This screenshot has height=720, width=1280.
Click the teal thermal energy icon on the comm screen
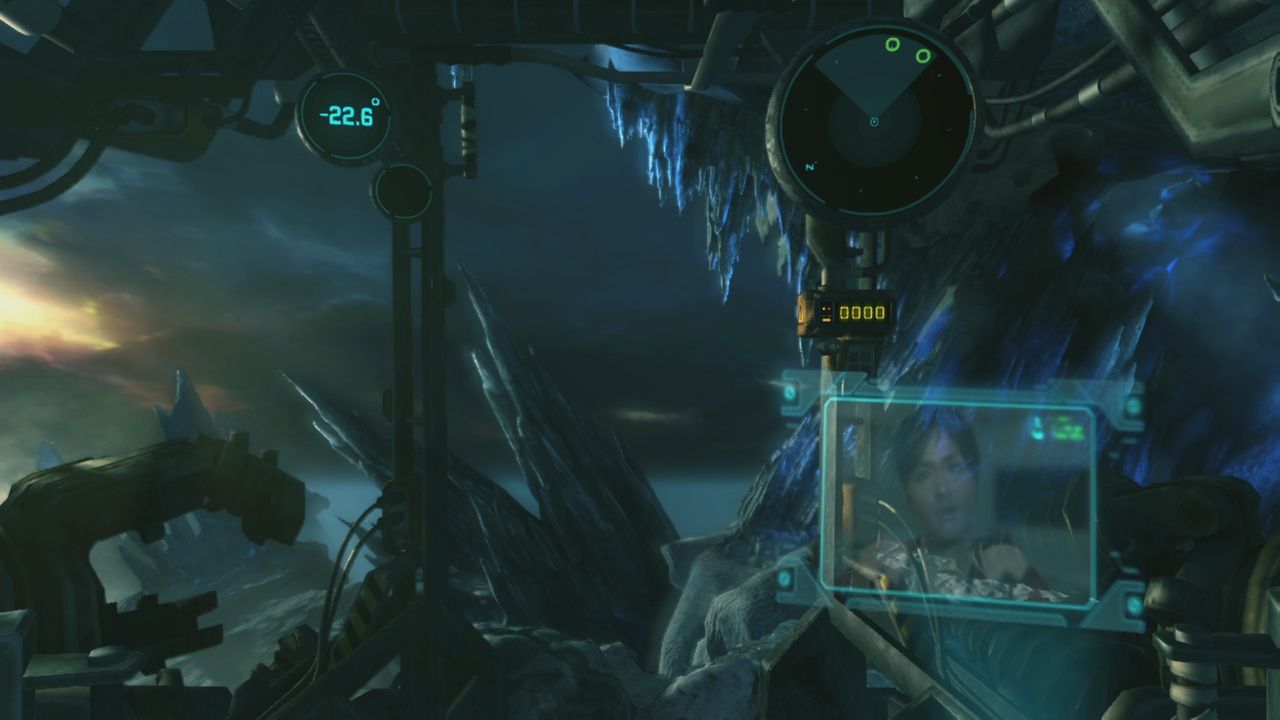pos(1038,428)
